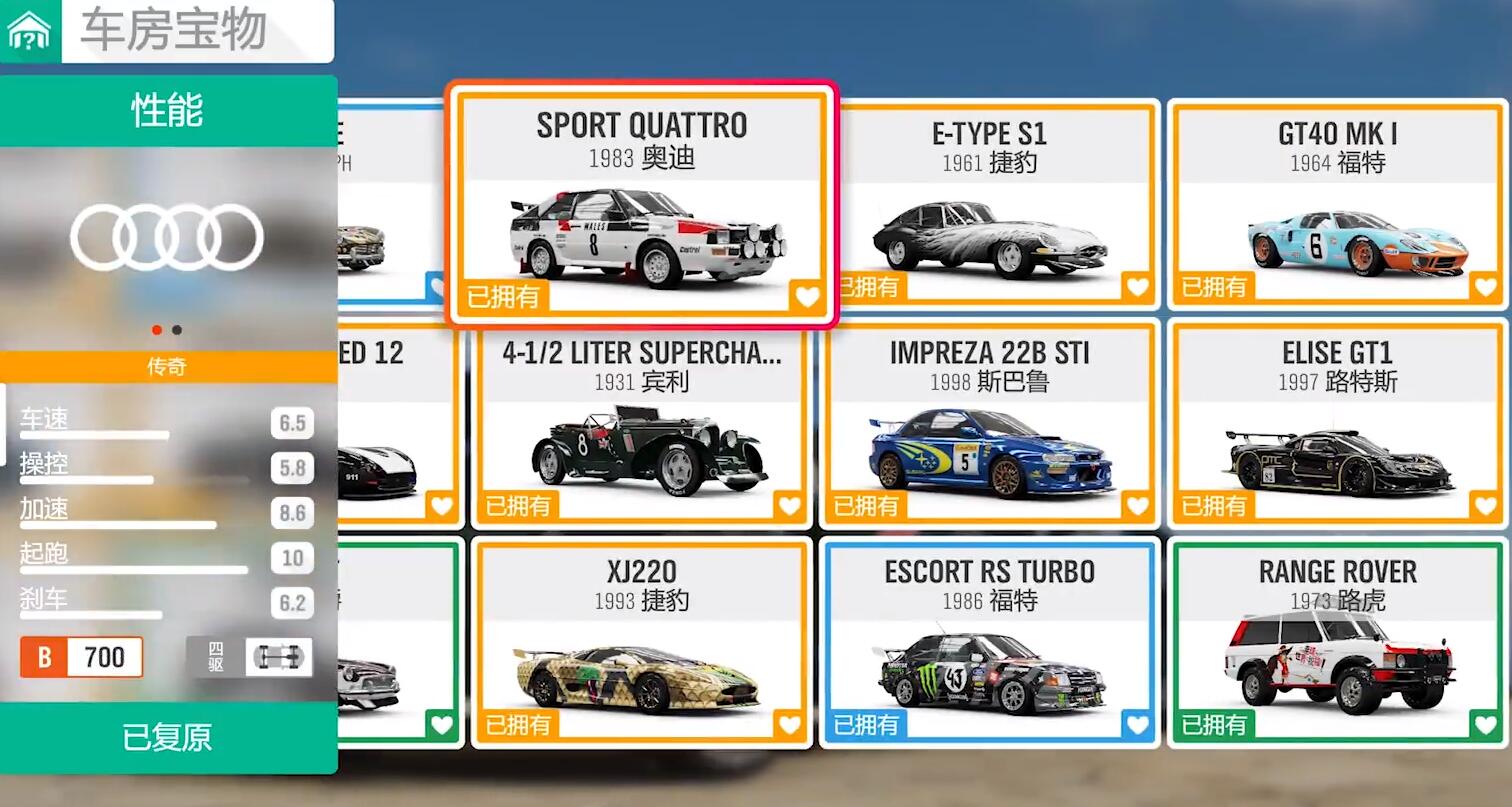This screenshot has width=1512, height=807.
Task: Click the B 700 class rating badge
Action: pyautogui.click(x=82, y=657)
